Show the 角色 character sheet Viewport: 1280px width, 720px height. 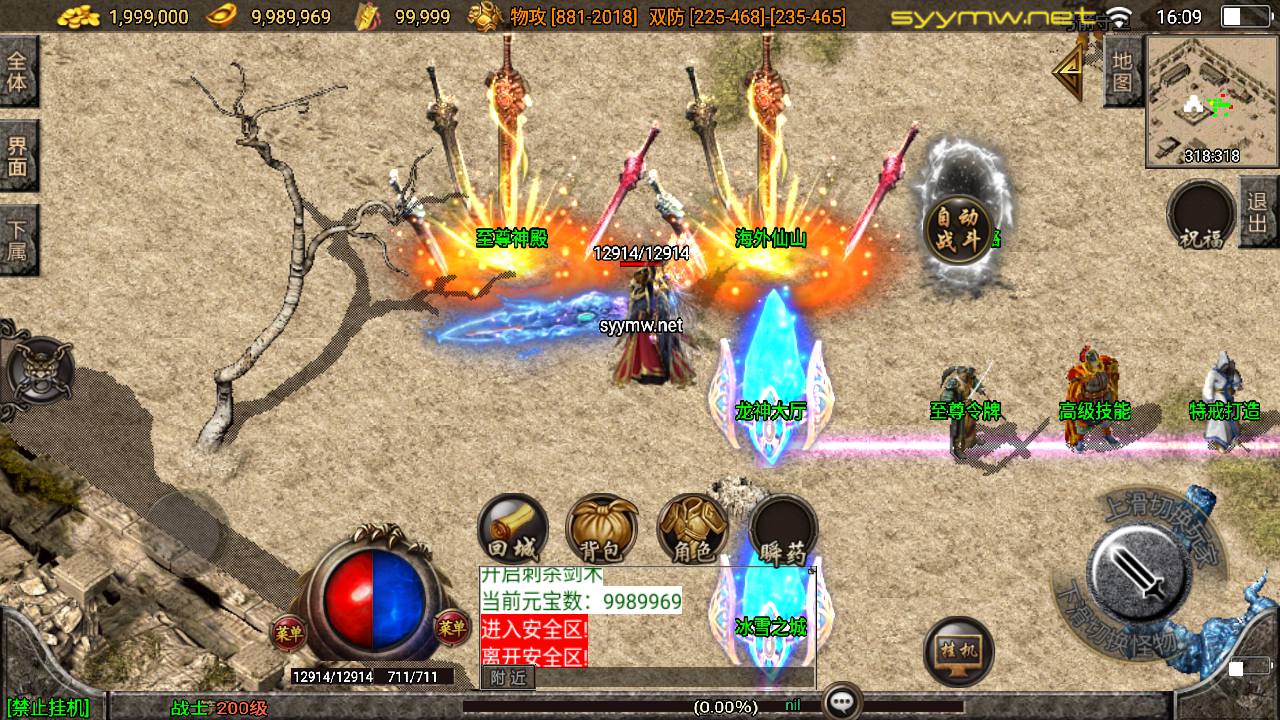692,529
